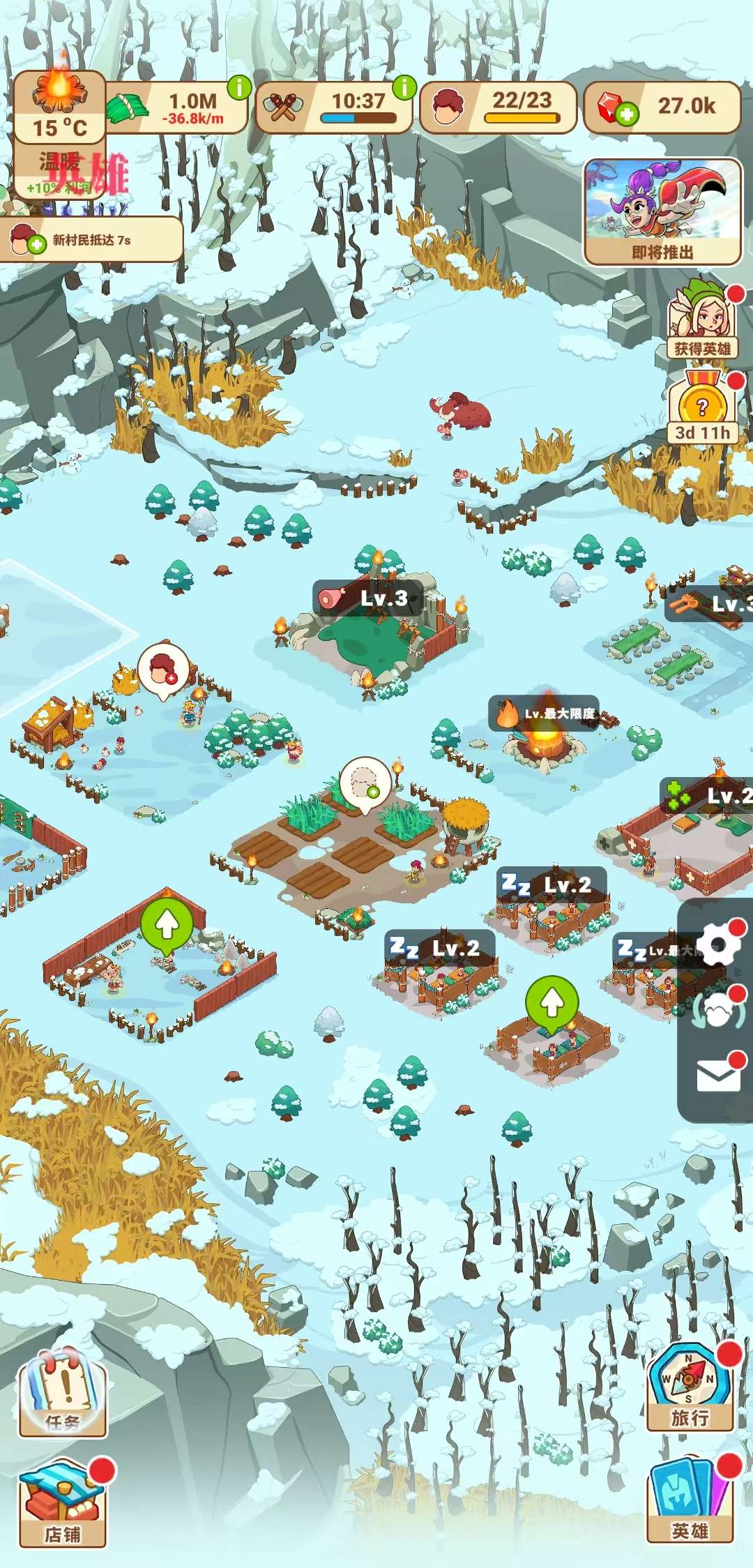Viewport: 753px width, 1568px height.
Task: Show info for the green leaf resource
Action: point(239,88)
